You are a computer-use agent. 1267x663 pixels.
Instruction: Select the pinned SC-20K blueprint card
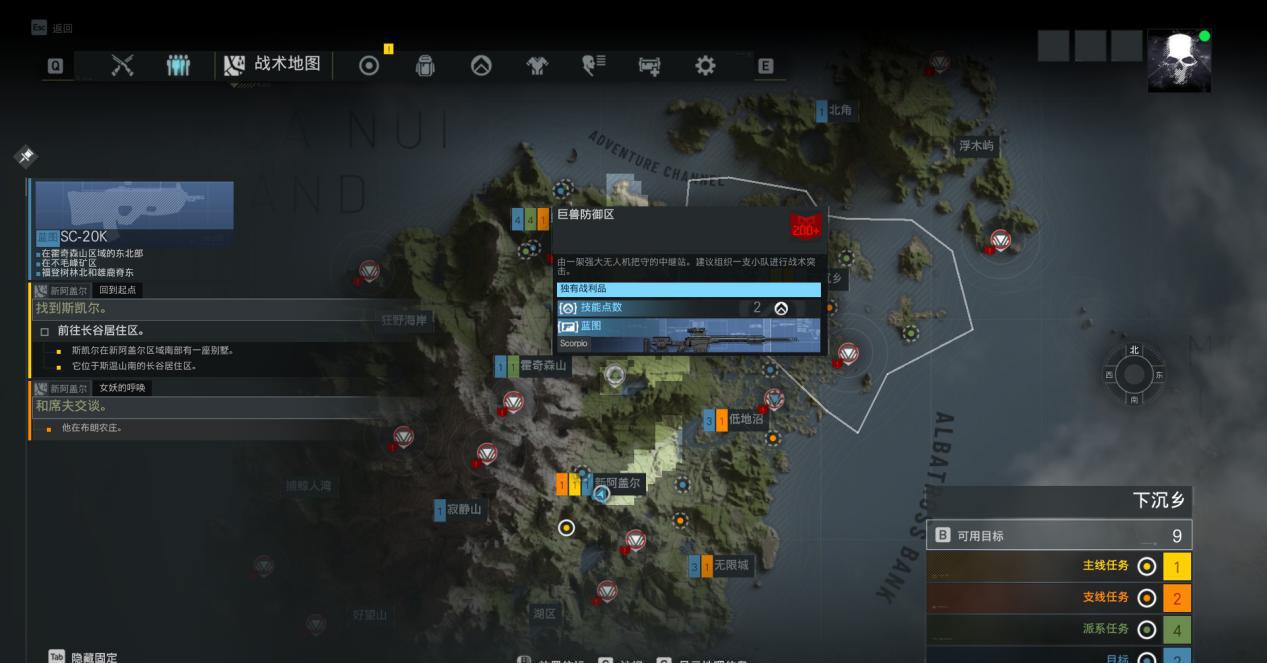(134, 213)
